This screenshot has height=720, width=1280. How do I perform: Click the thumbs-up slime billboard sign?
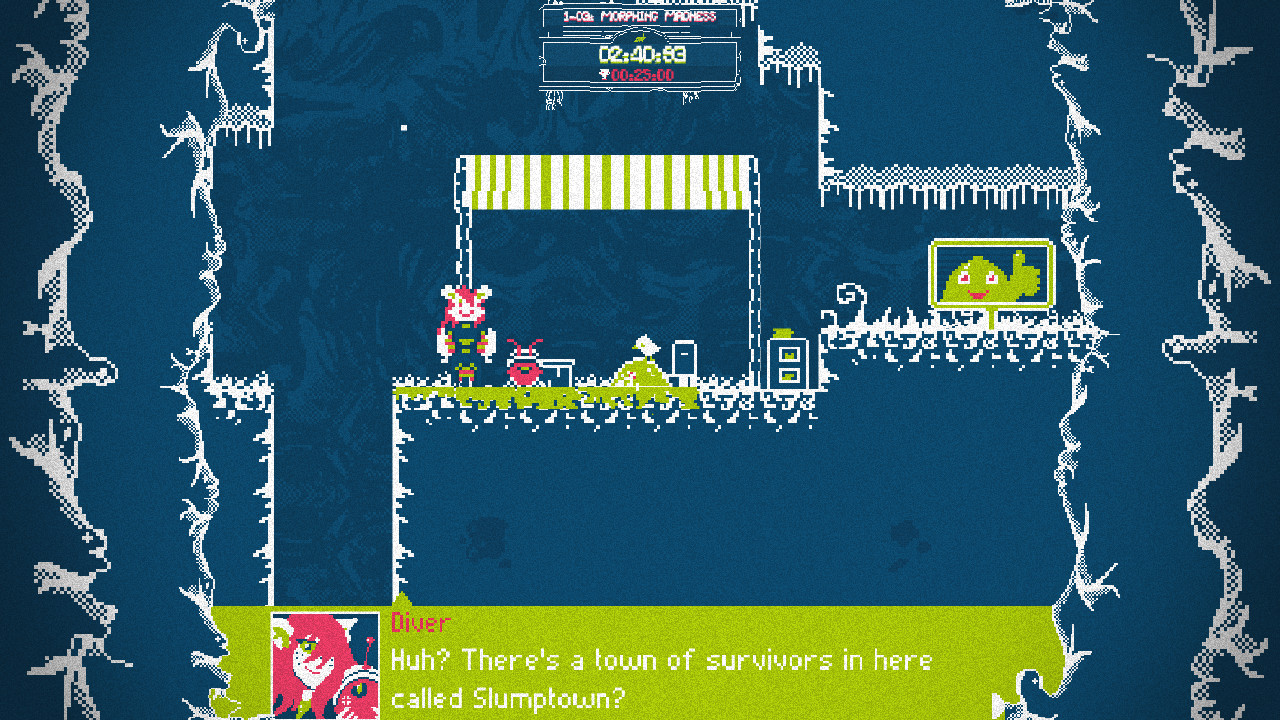[990, 275]
